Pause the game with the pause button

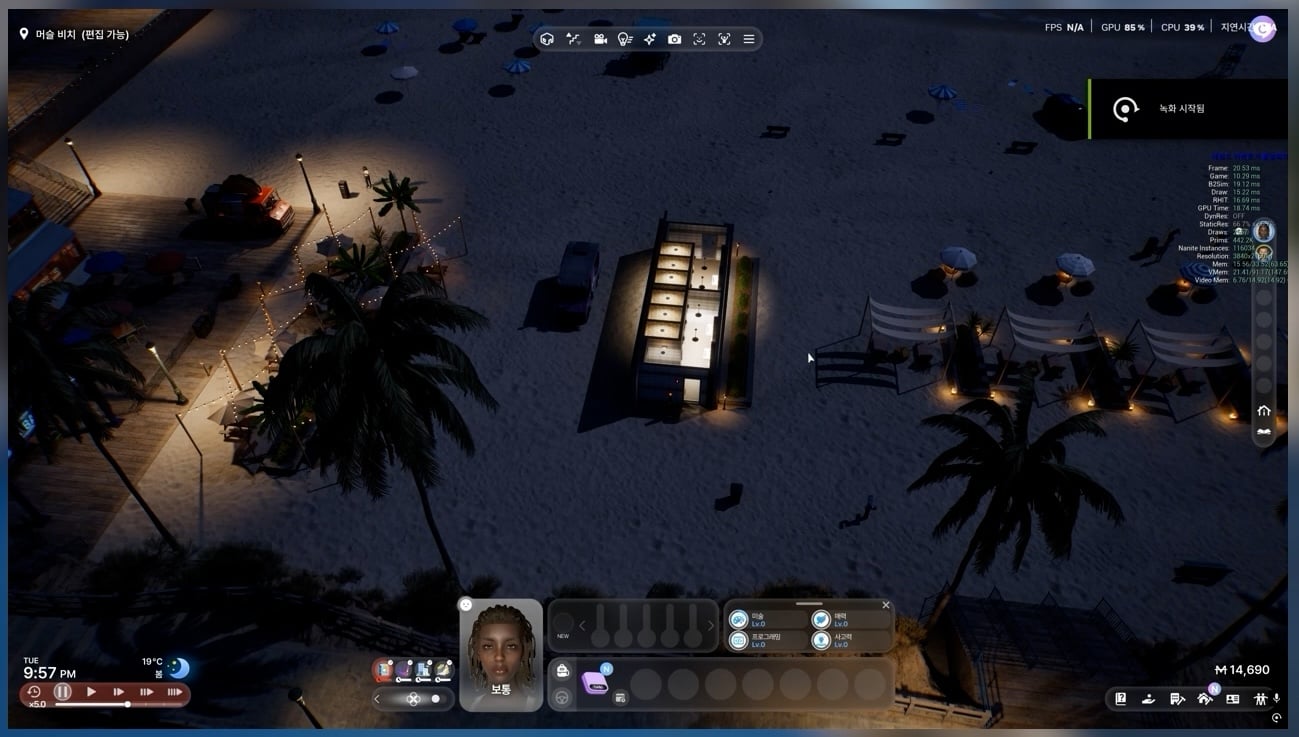point(63,692)
